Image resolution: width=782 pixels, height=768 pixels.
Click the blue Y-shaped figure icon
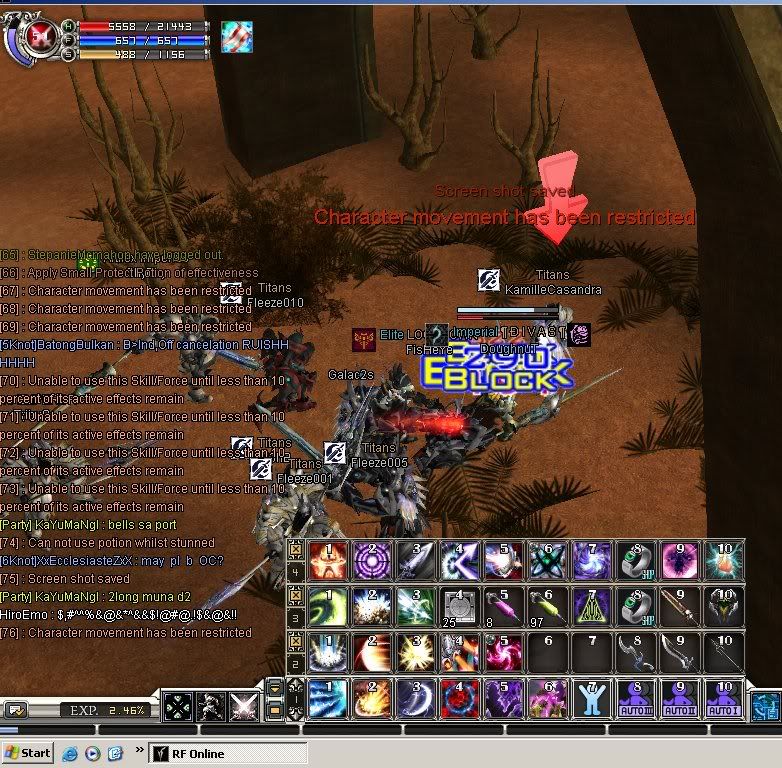(592, 698)
